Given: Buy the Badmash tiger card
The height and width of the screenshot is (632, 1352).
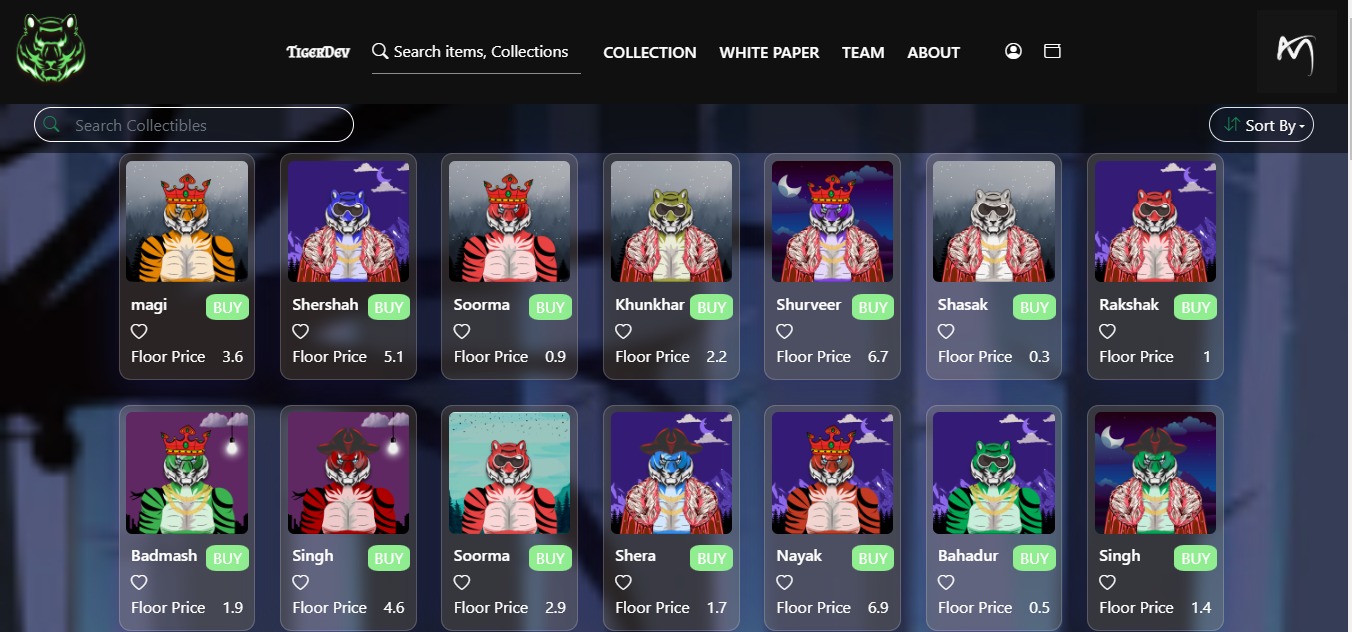Looking at the screenshot, I should 227,558.
